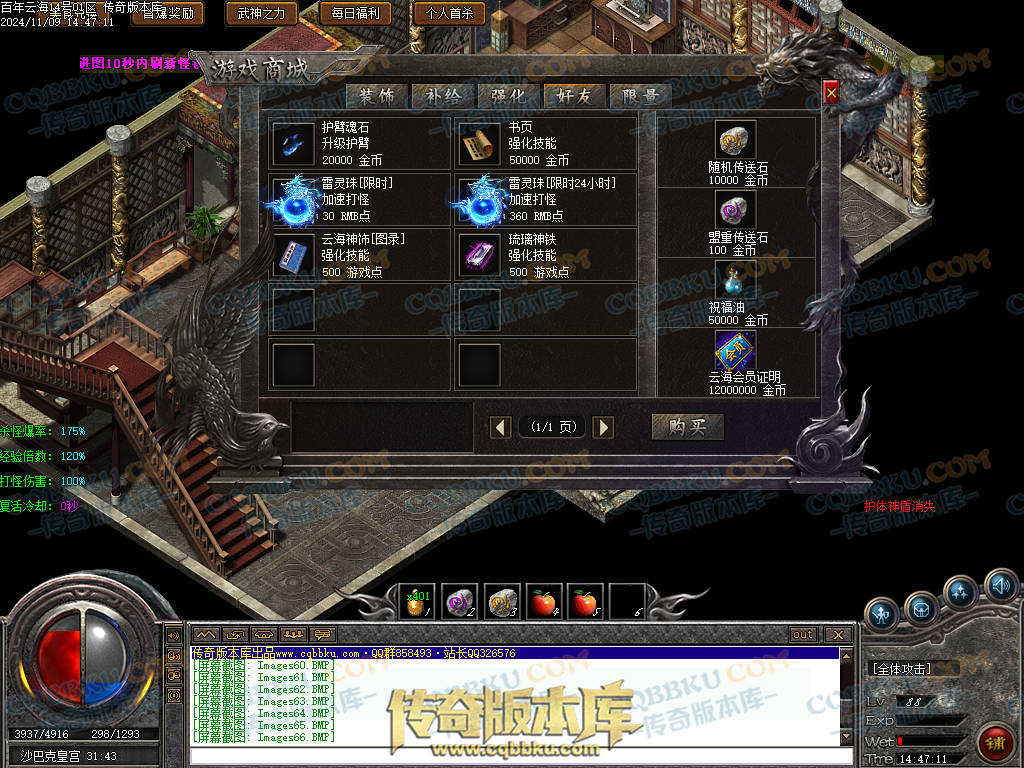Select the 强化 shop tab

(x=508, y=96)
